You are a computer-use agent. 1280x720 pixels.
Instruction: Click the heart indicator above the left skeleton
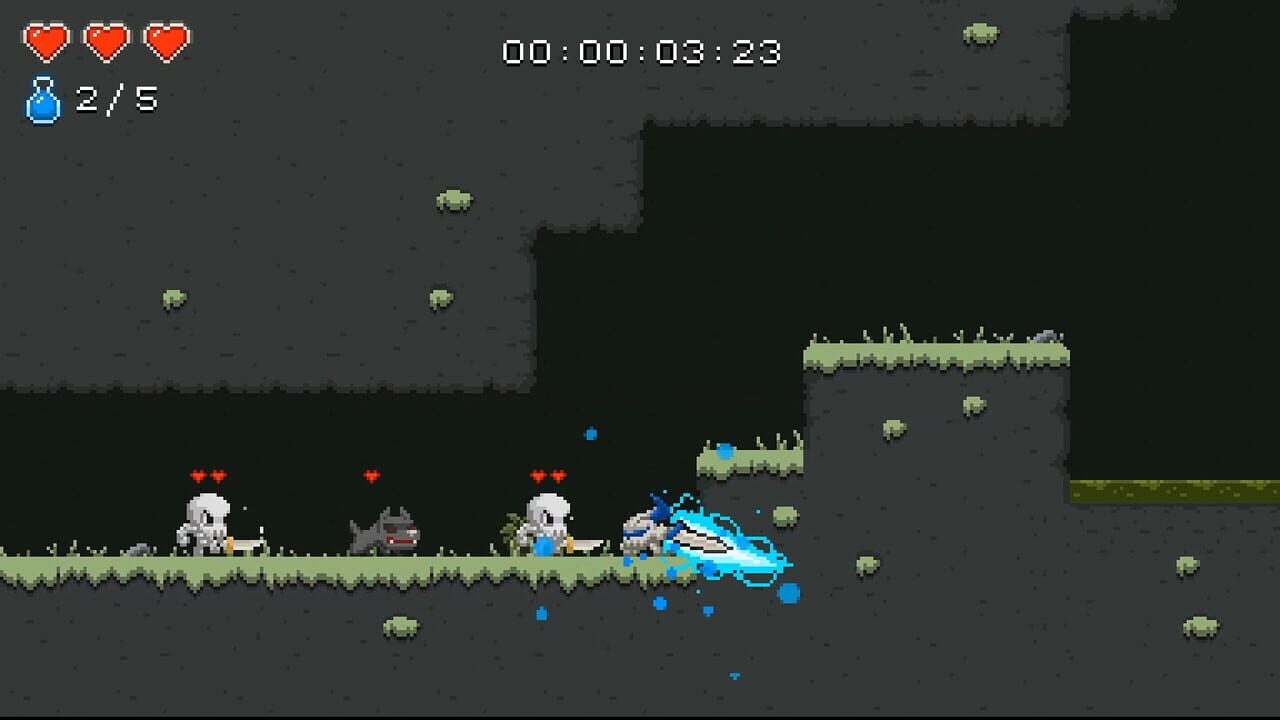click(x=207, y=475)
